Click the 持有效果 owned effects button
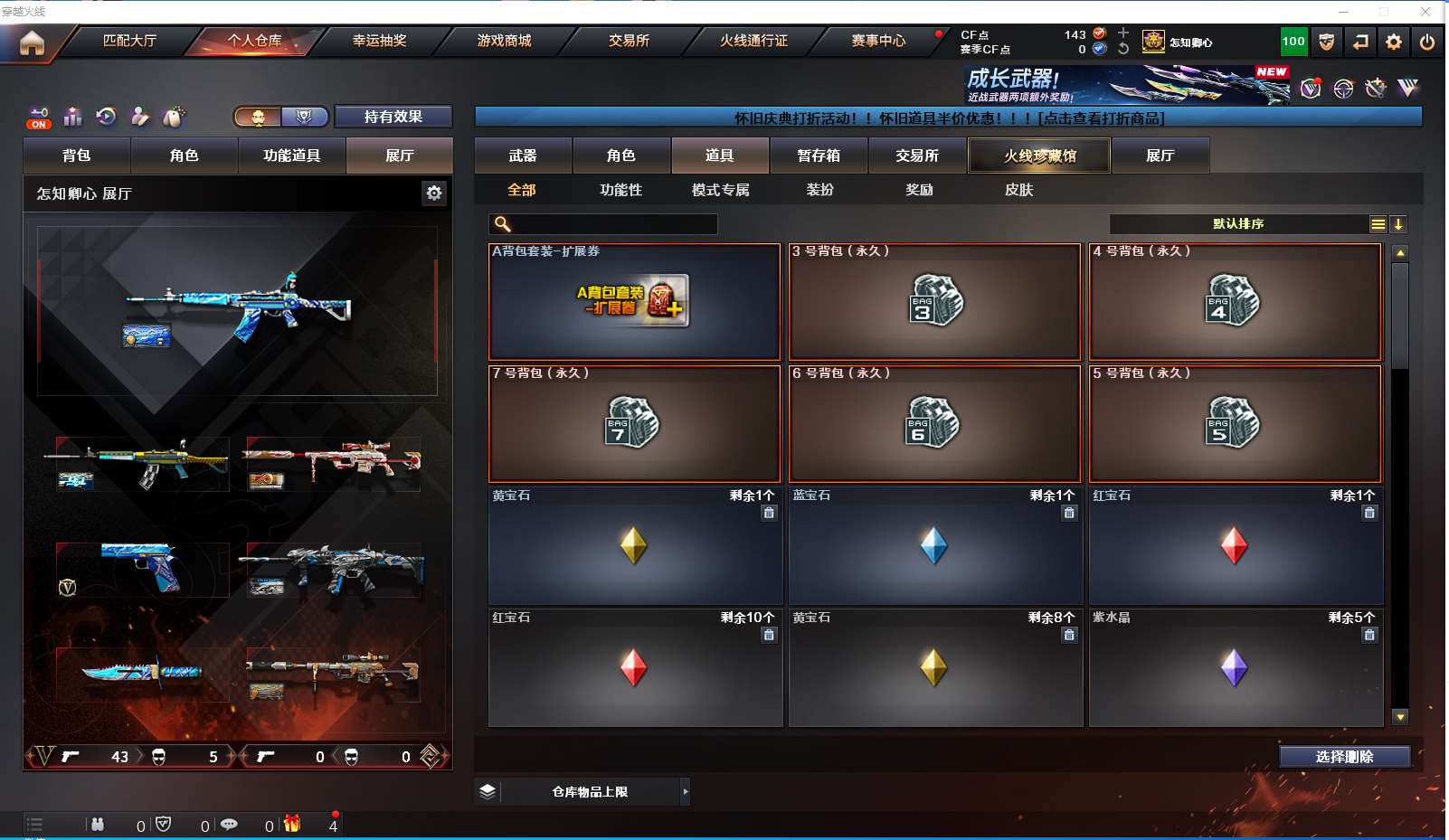Screen dimensions: 1449x840 pos(393,117)
